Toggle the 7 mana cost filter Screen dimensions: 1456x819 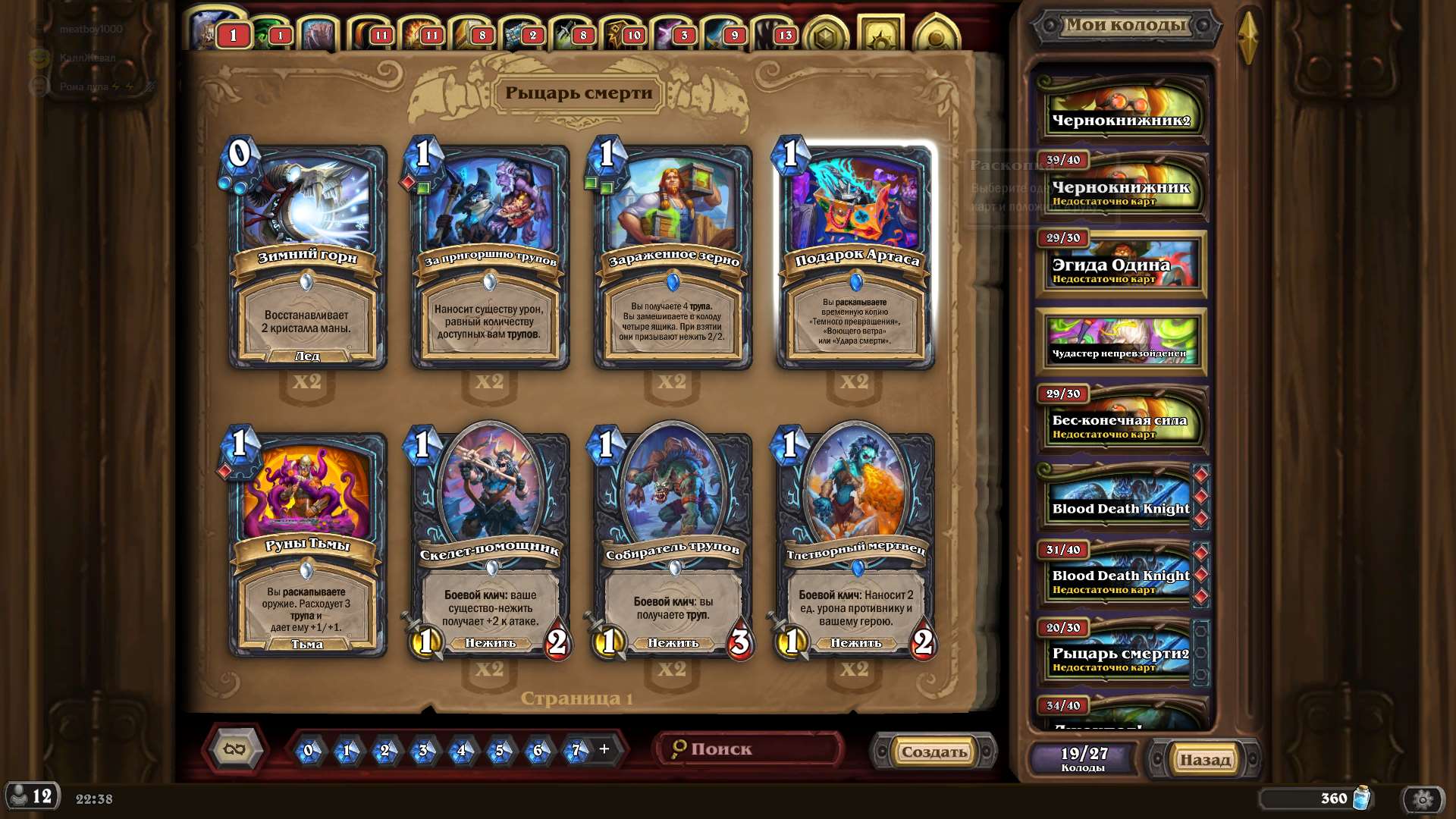[576, 749]
